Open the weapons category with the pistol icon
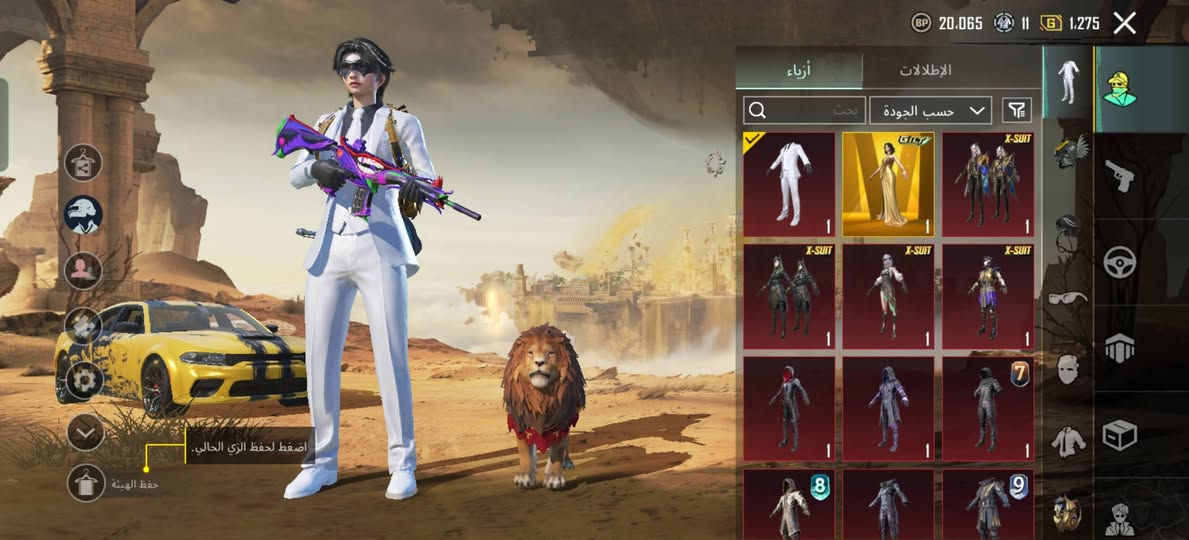 point(1119,176)
